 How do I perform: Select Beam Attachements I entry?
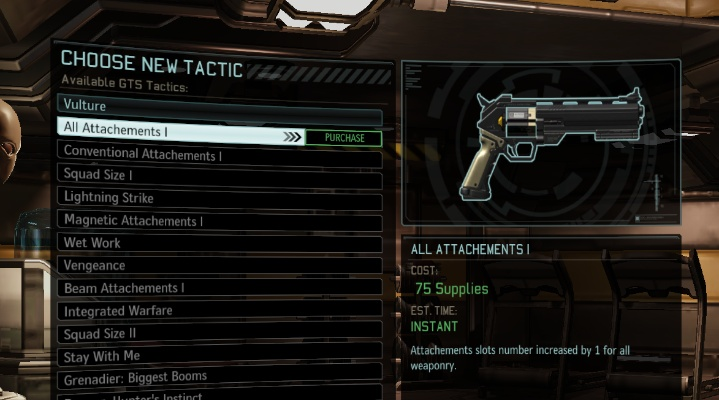pyautogui.click(x=220, y=288)
